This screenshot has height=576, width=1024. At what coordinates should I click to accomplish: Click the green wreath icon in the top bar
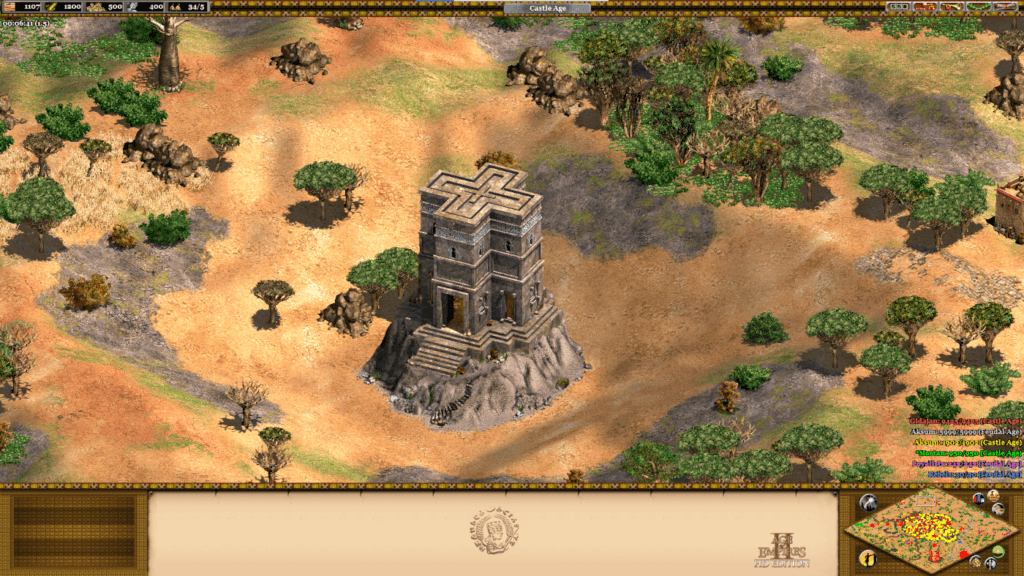coord(978,7)
